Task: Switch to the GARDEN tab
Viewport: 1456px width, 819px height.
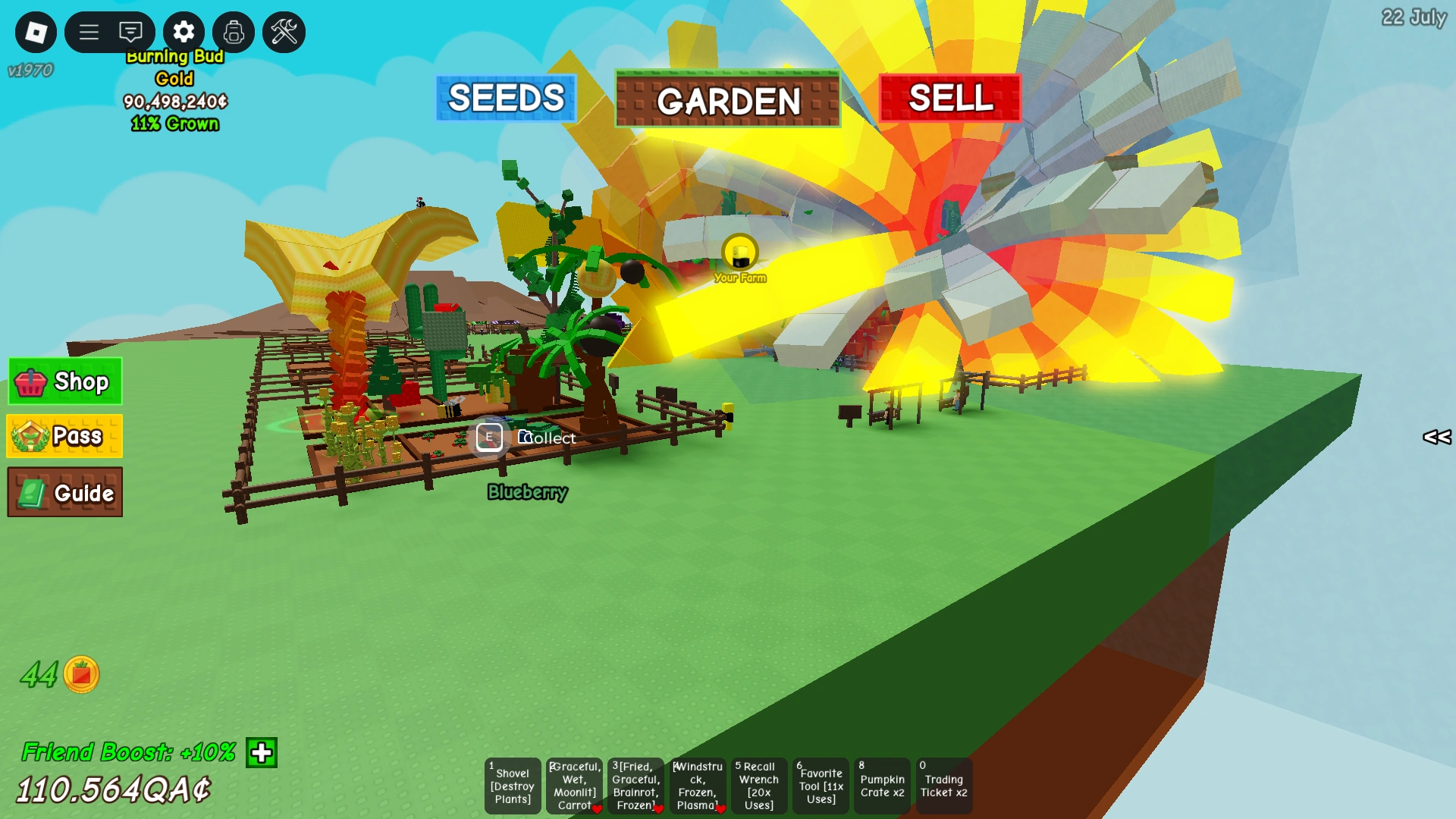Action: [x=728, y=99]
